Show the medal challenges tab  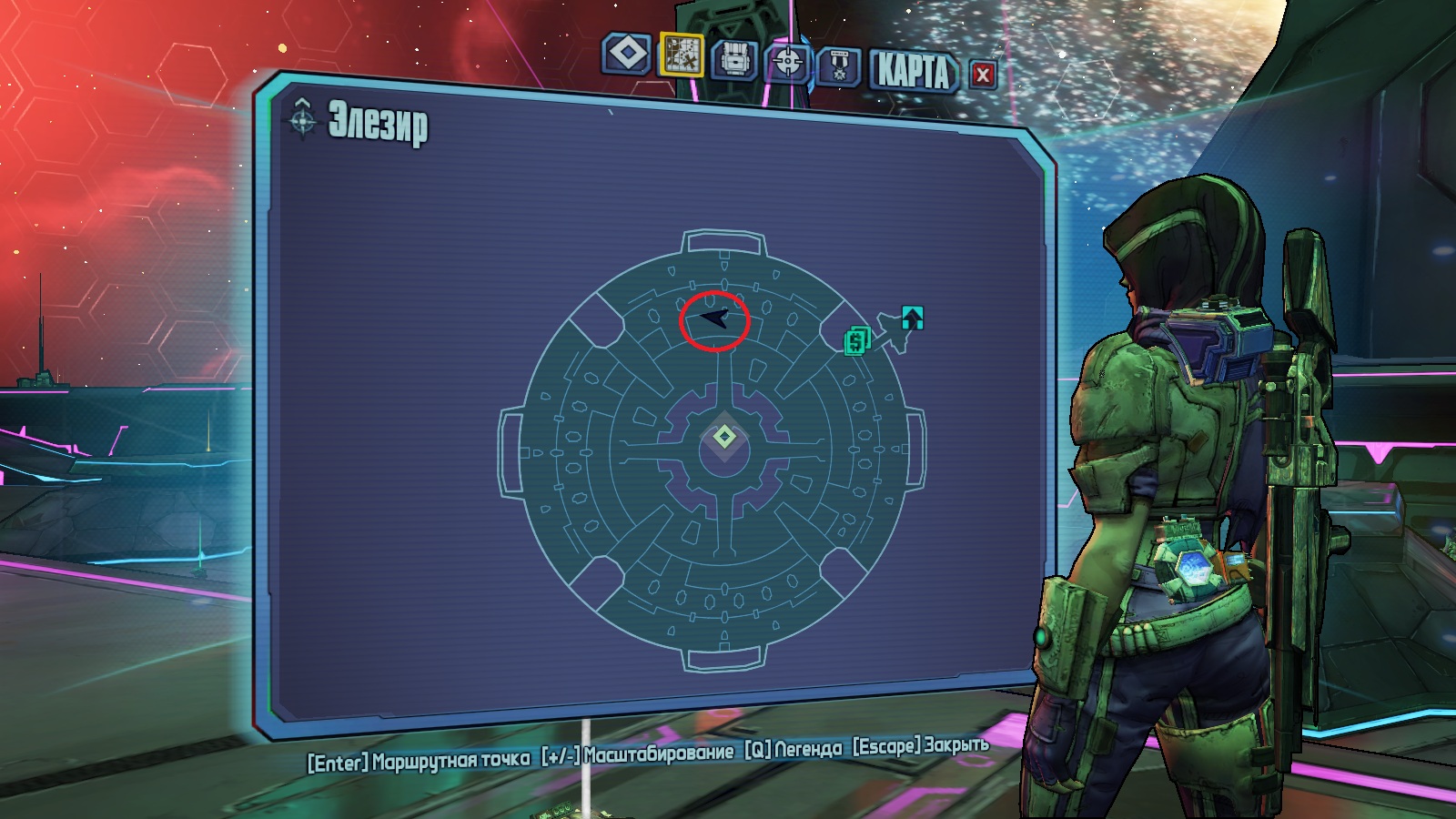click(839, 66)
